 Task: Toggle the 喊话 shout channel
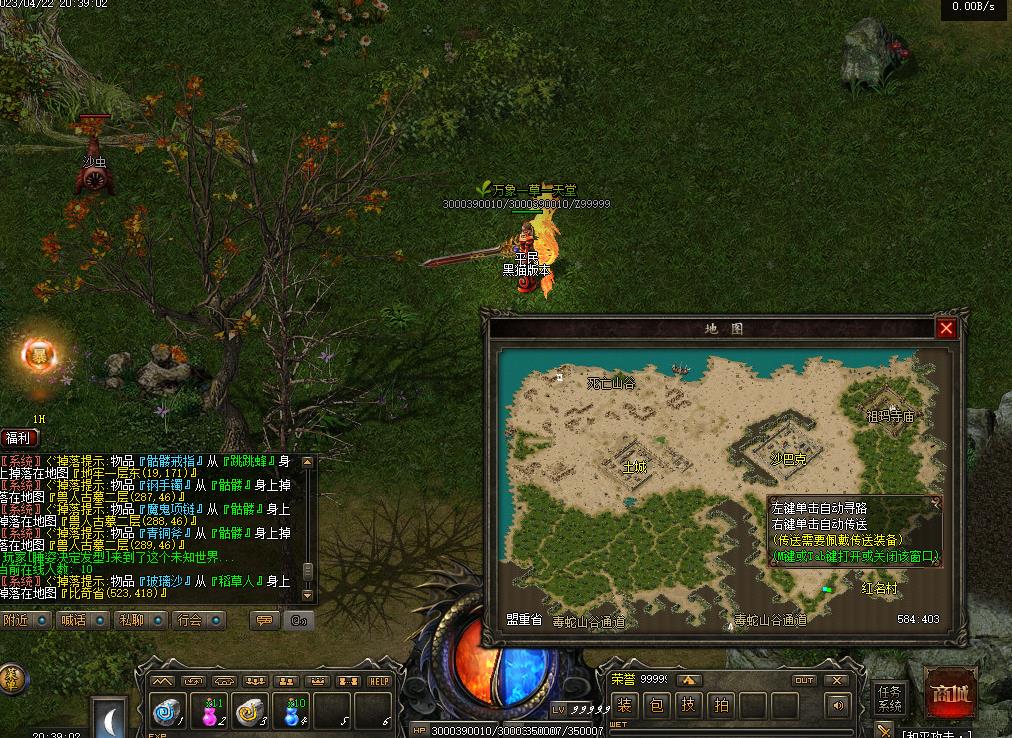coord(83,620)
